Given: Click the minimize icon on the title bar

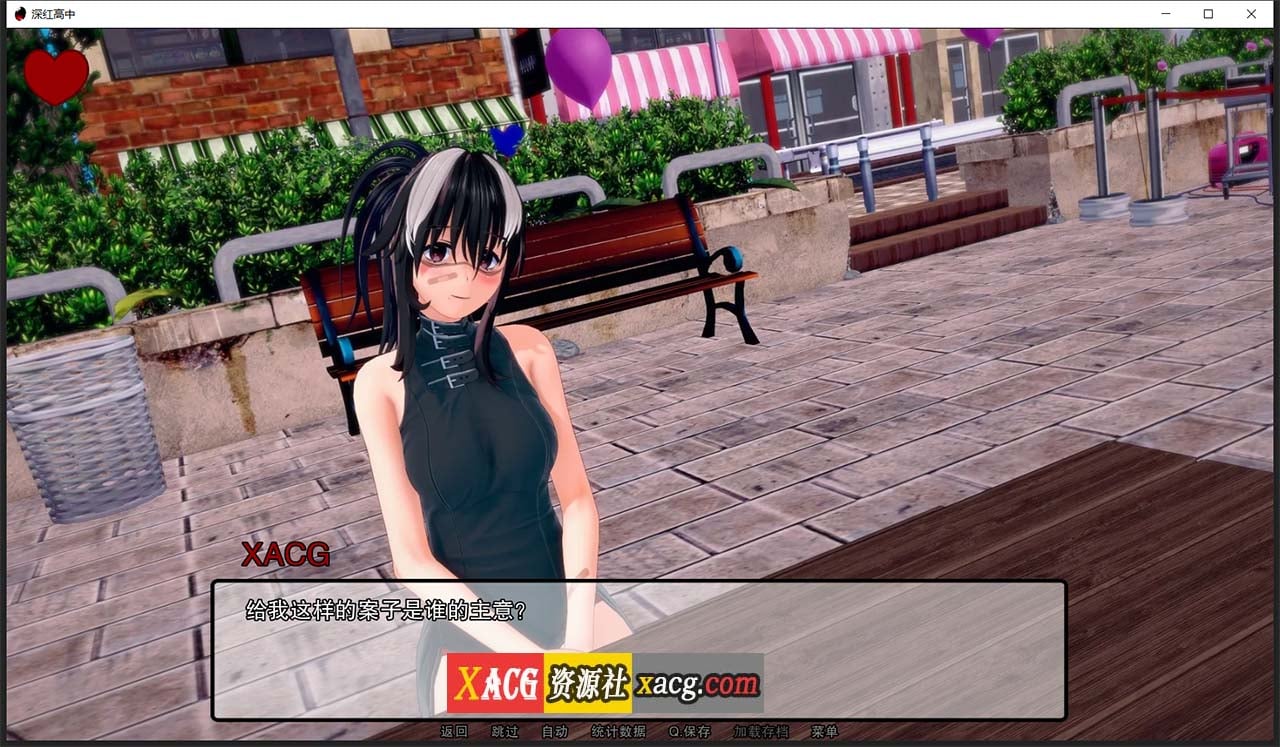Looking at the screenshot, I should [x=1165, y=13].
